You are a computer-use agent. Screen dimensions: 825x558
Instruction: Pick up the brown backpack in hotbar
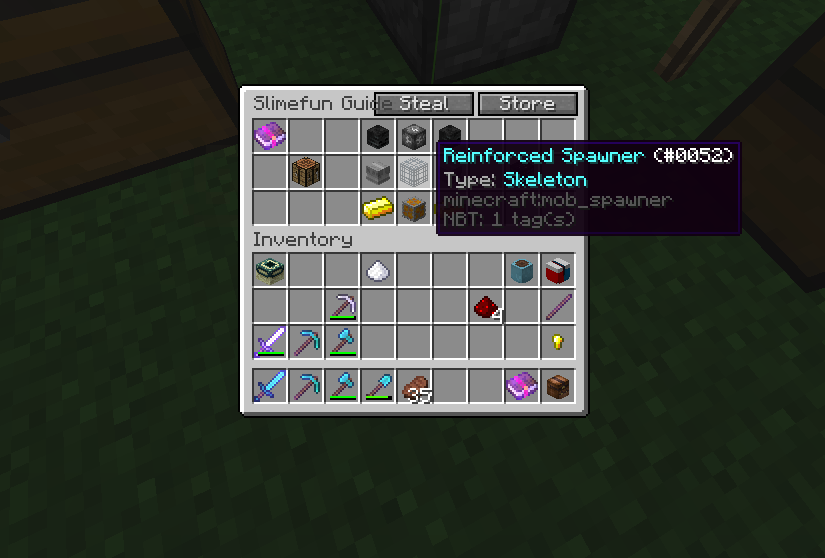(557, 385)
